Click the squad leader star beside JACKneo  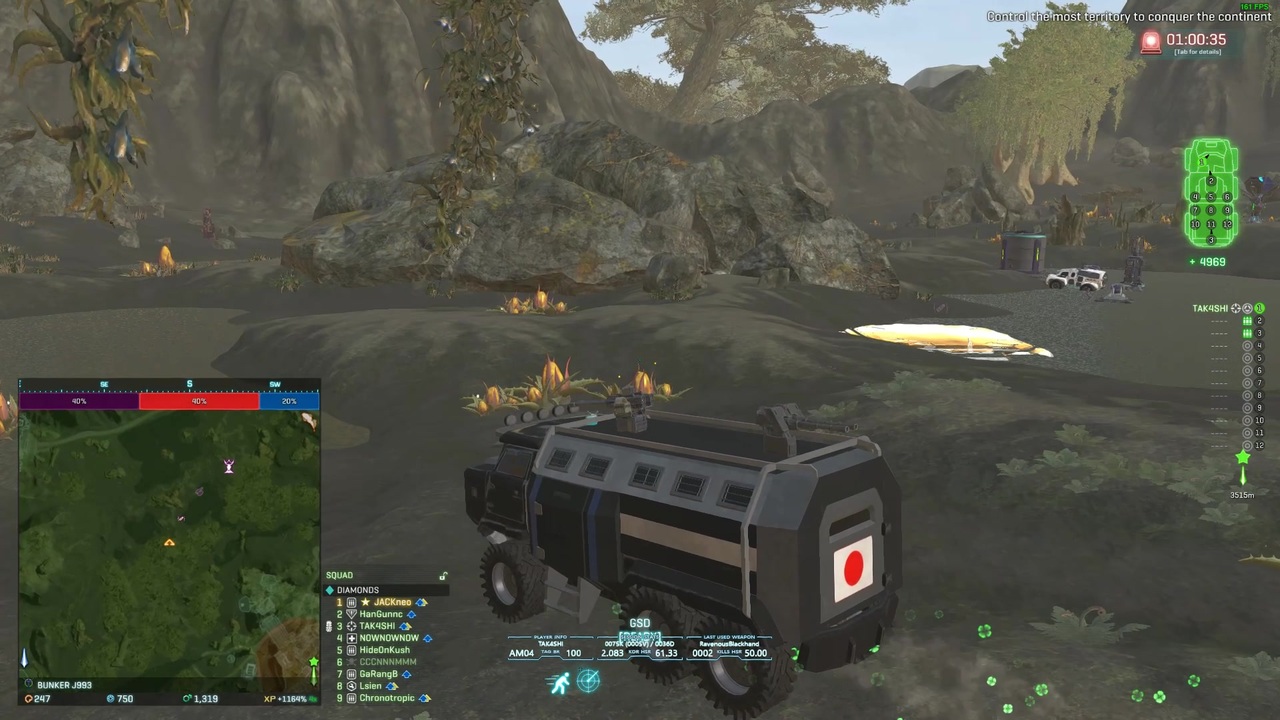(365, 603)
